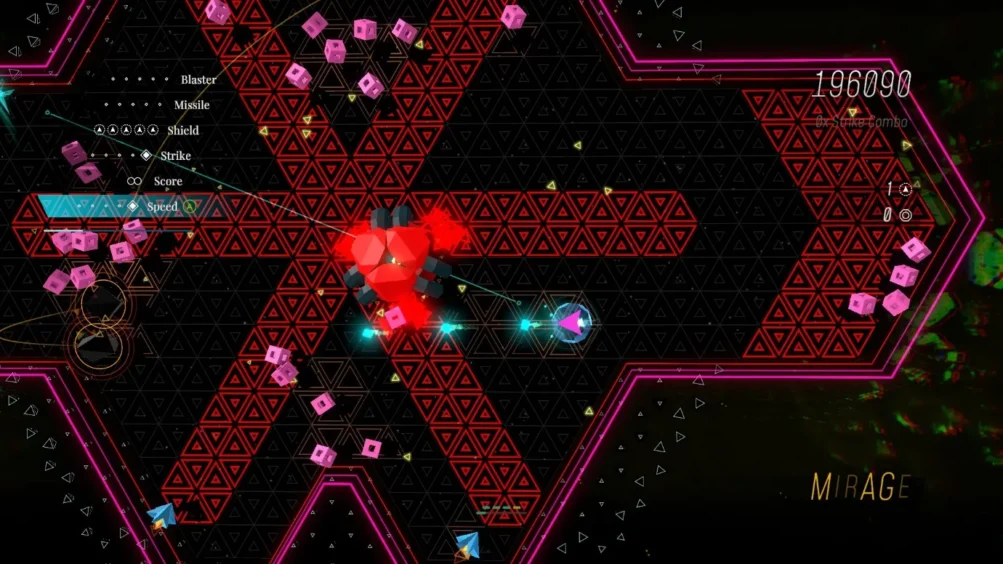The height and width of the screenshot is (564, 1003).
Task: Select the Strike upgrade entry
Action: (x=175, y=156)
